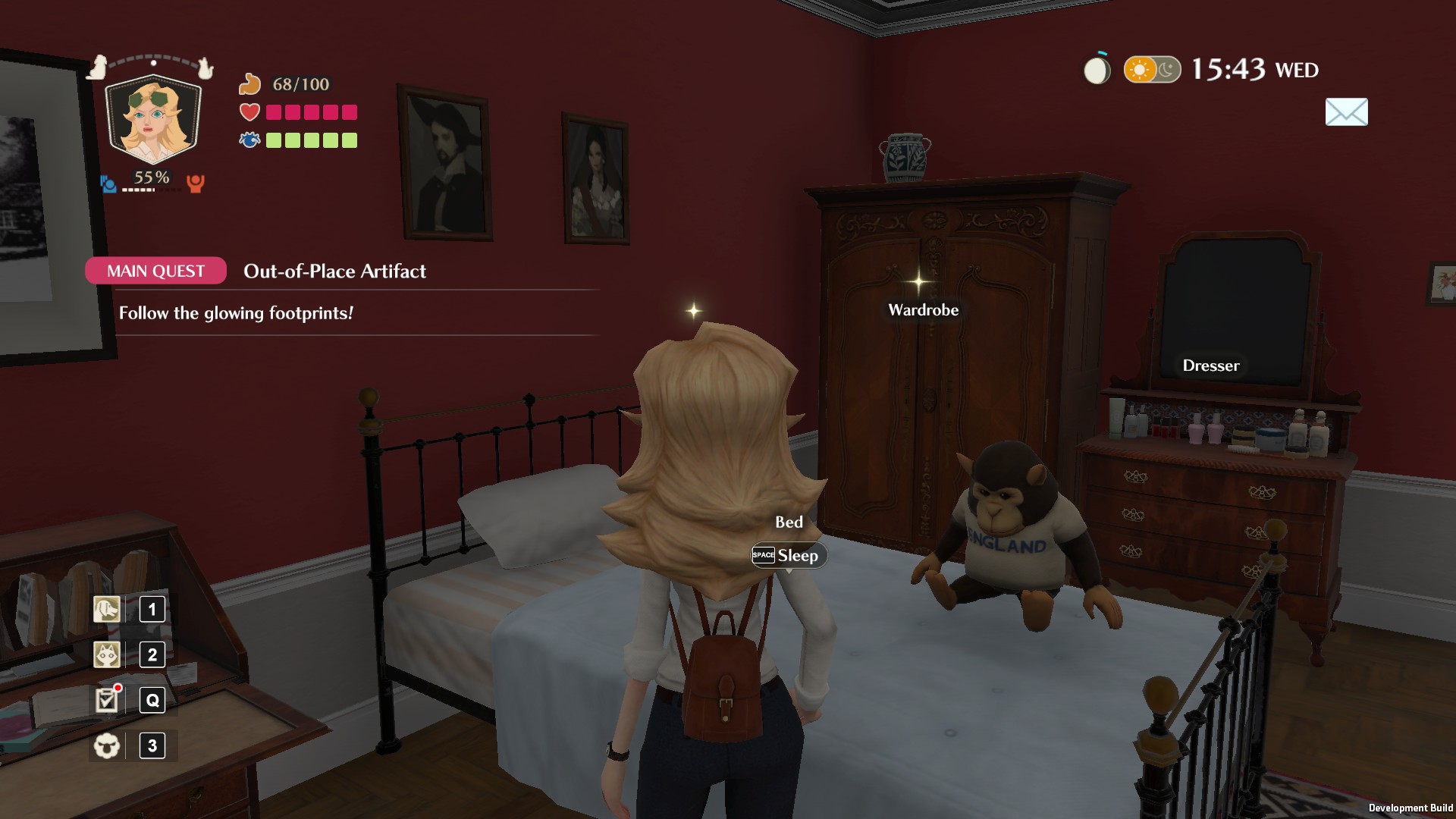Viewport: 1456px width, 819px height.
Task: Select the MAIN QUEST badge
Action: click(x=155, y=270)
